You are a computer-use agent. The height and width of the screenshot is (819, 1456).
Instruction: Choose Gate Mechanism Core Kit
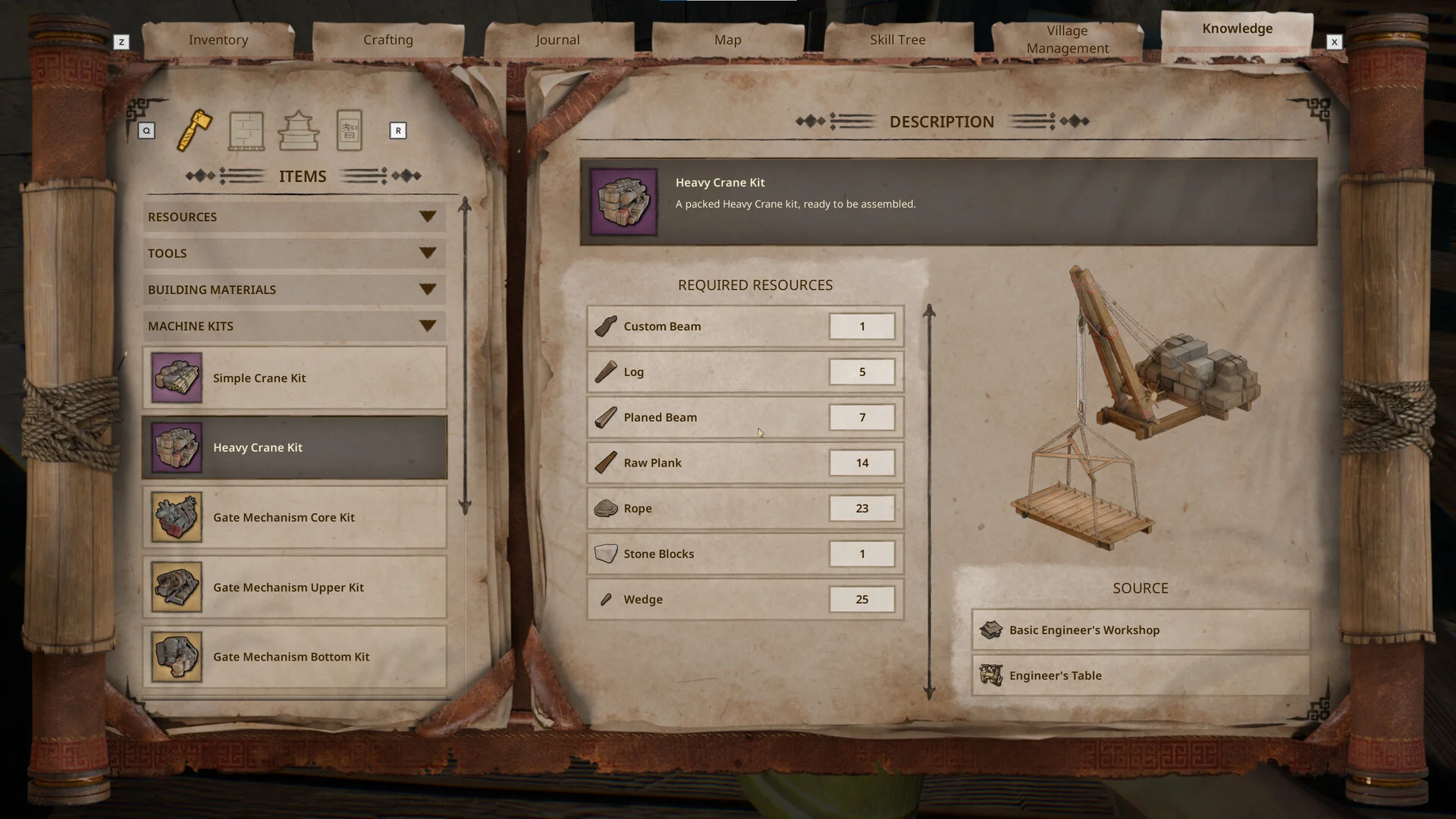294,517
